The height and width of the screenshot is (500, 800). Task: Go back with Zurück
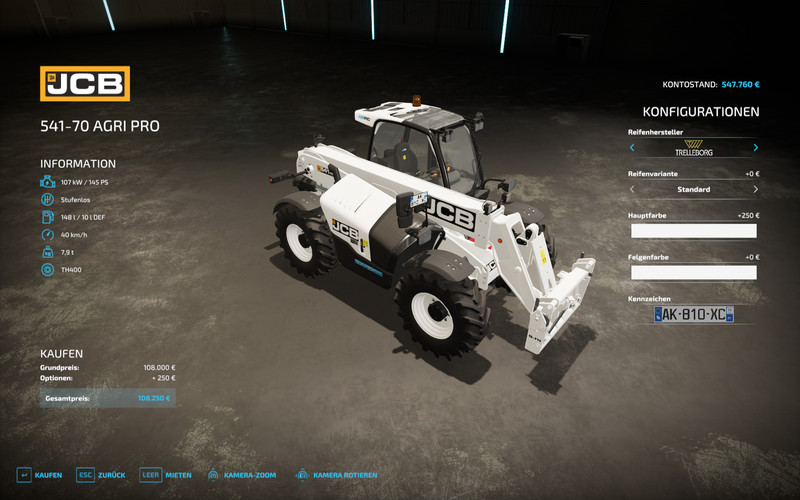pos(101,475)
